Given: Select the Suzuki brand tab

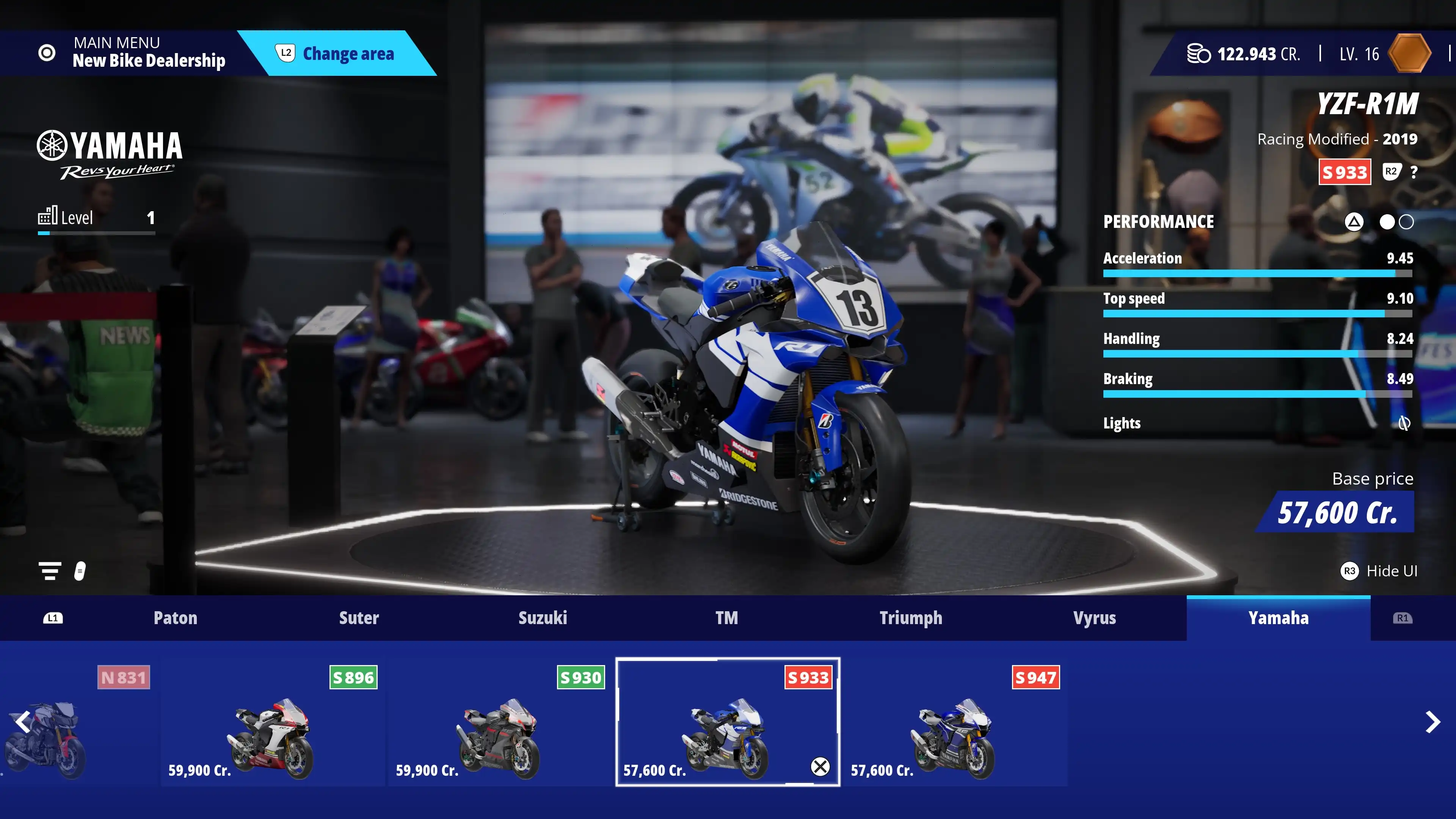Looking at the screenshot, I should pos(543,618).
